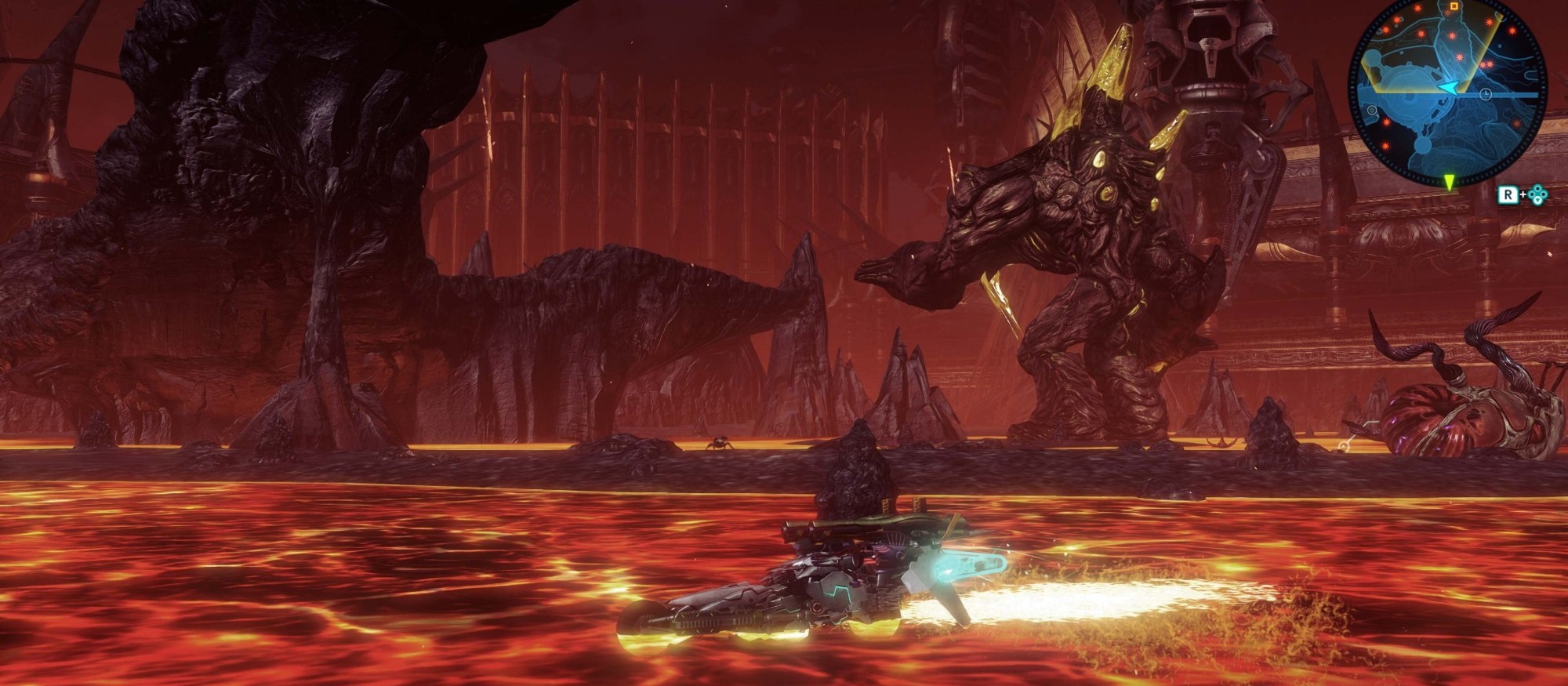Click the clock icon on the minimap

coord(1486,94)
